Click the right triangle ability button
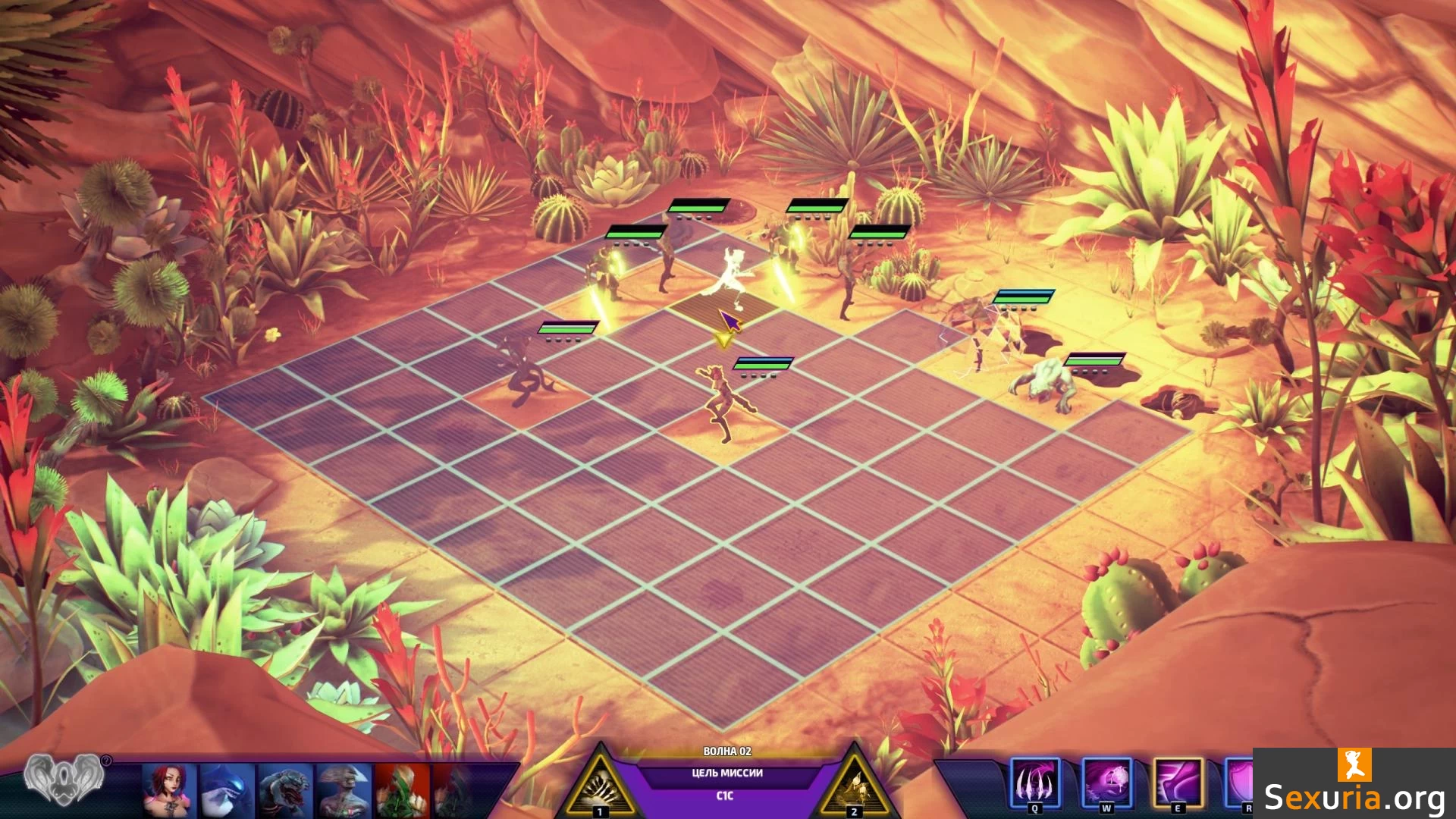1456x819 pixels. tap(855, 789)
